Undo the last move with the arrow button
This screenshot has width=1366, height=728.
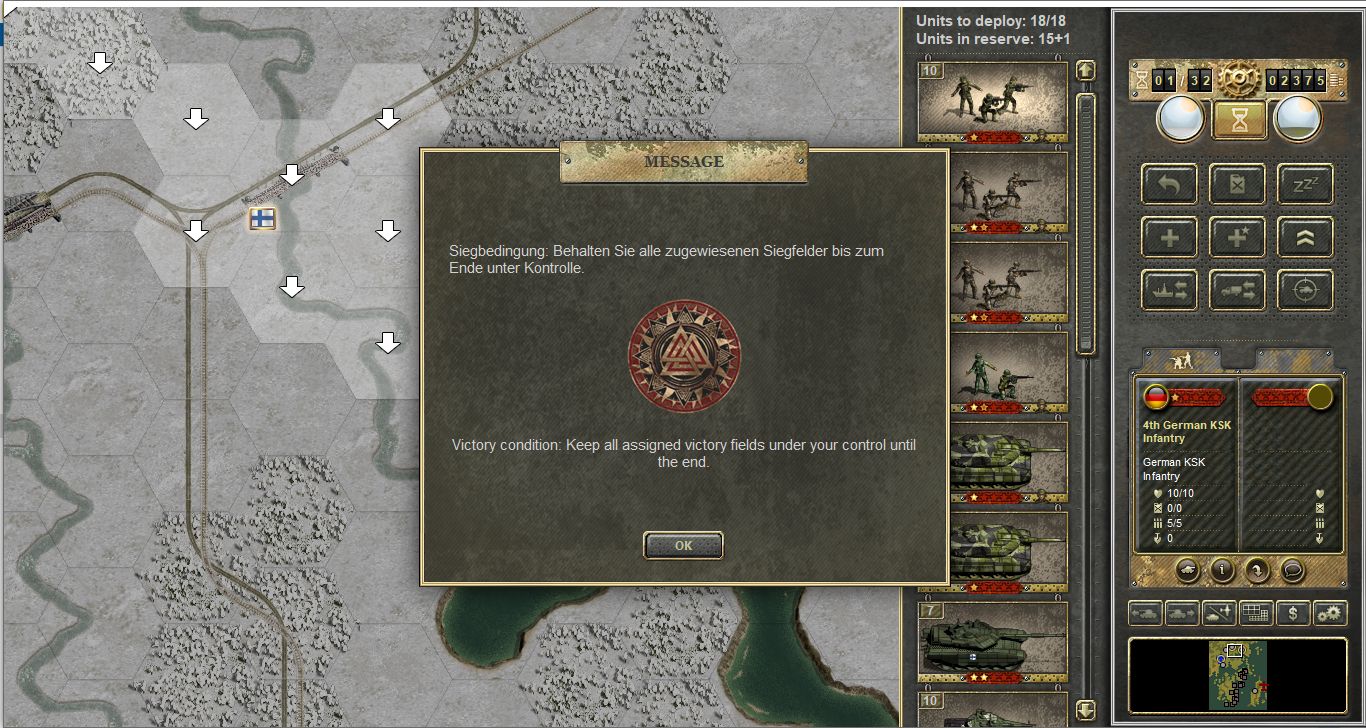pyautogui.click(x=1169, y=184)
